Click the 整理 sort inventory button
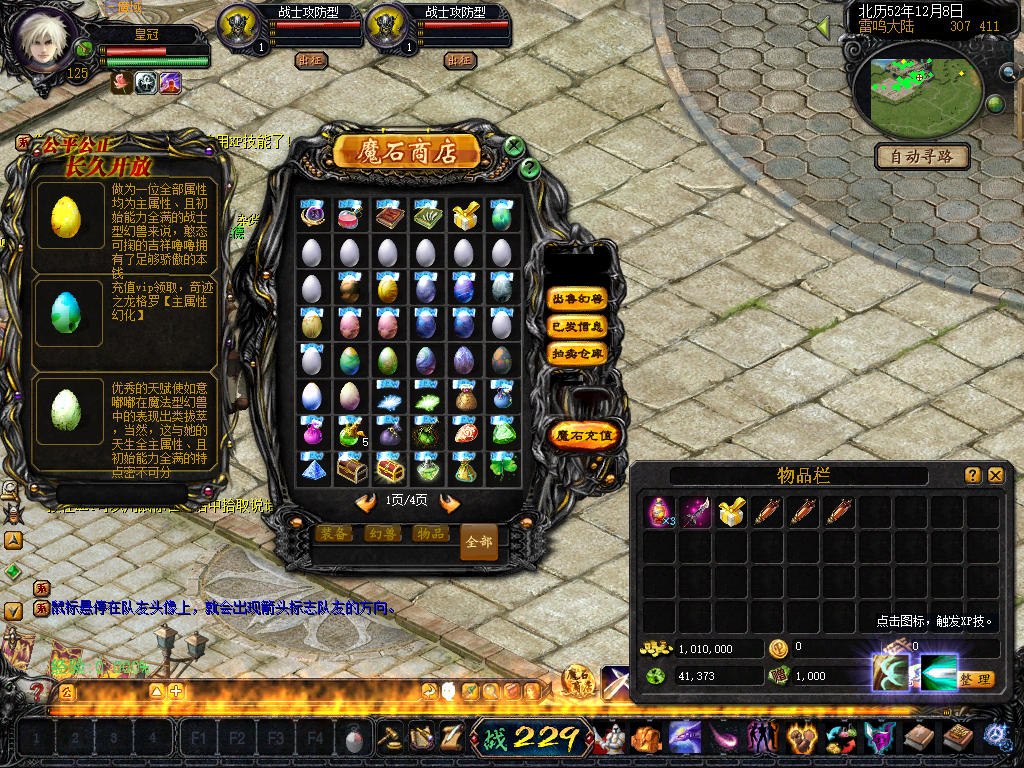1024x768 pixels. (x=975, y=679)
